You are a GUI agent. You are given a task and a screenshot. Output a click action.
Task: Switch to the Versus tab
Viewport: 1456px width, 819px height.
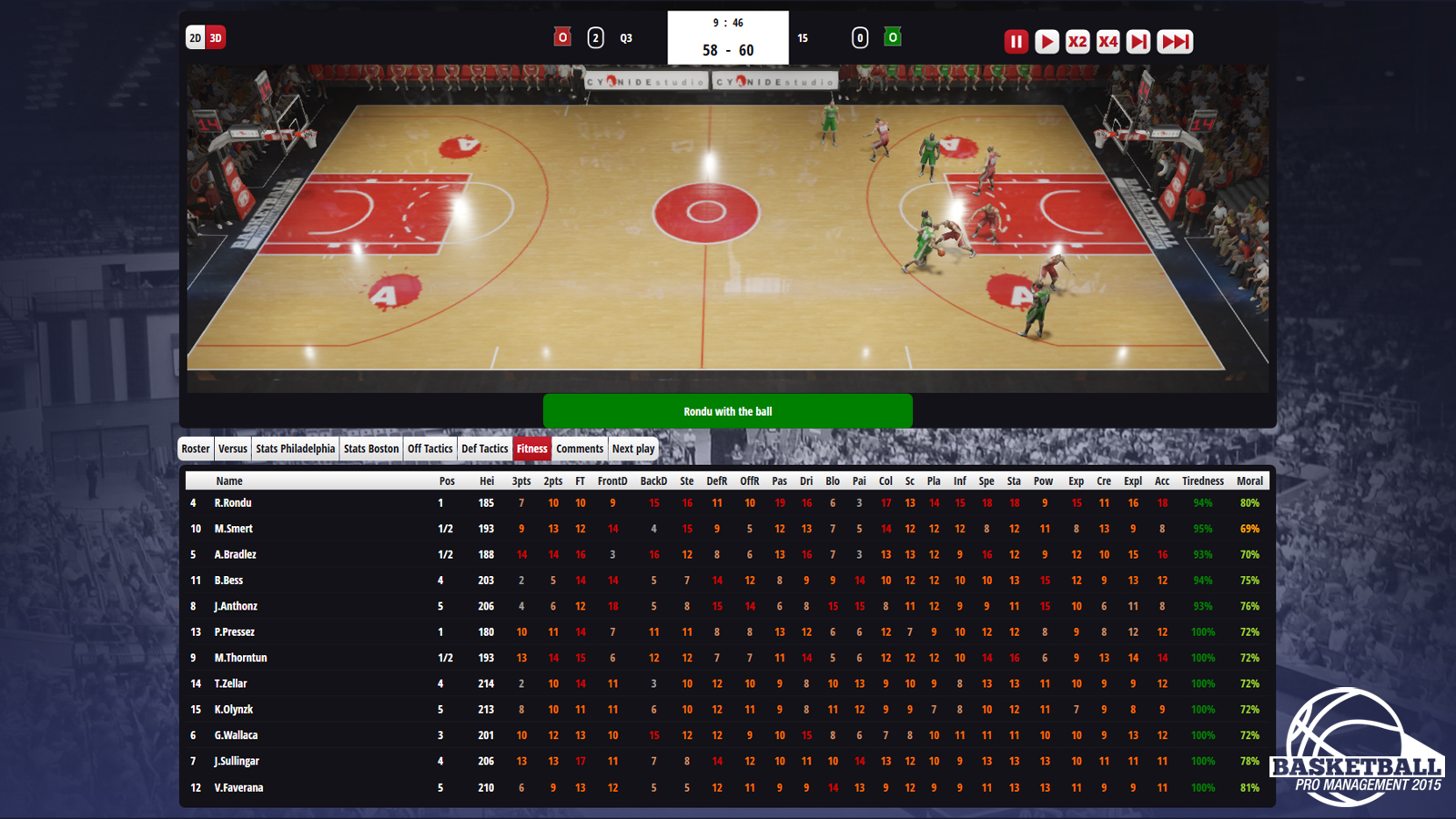[232, 449]
